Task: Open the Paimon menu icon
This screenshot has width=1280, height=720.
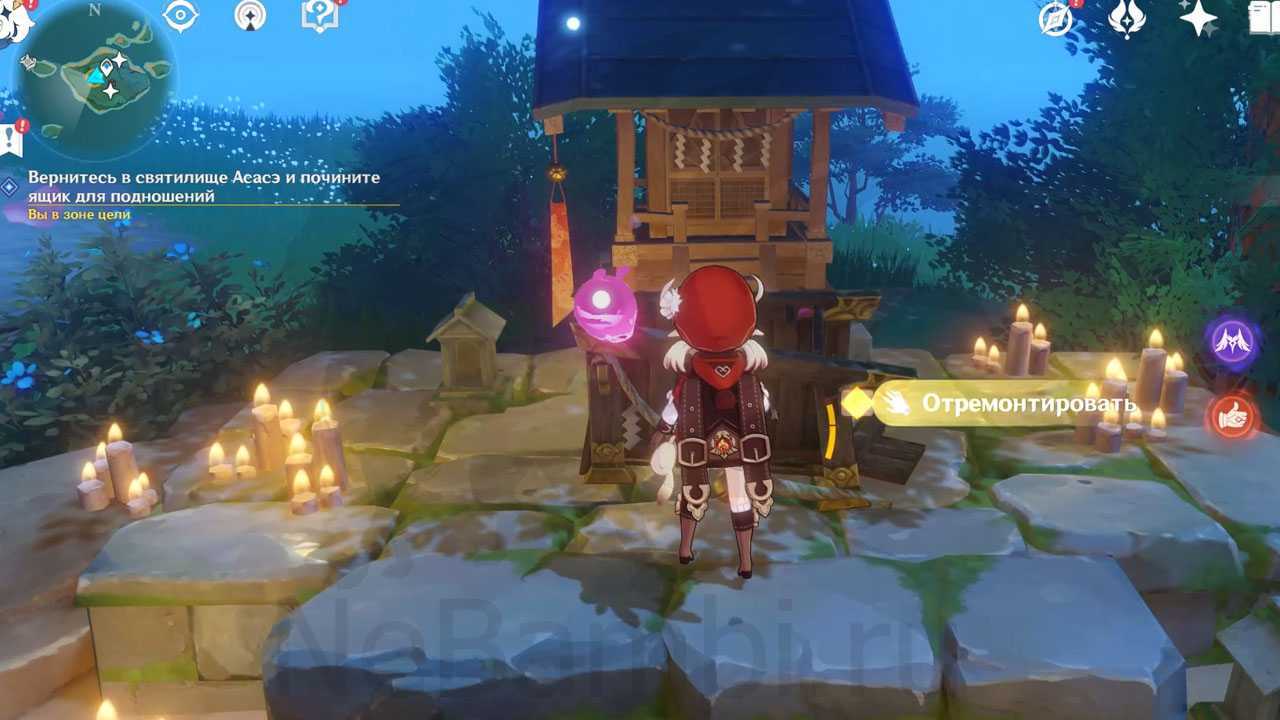Action: (x=14, y=20)
